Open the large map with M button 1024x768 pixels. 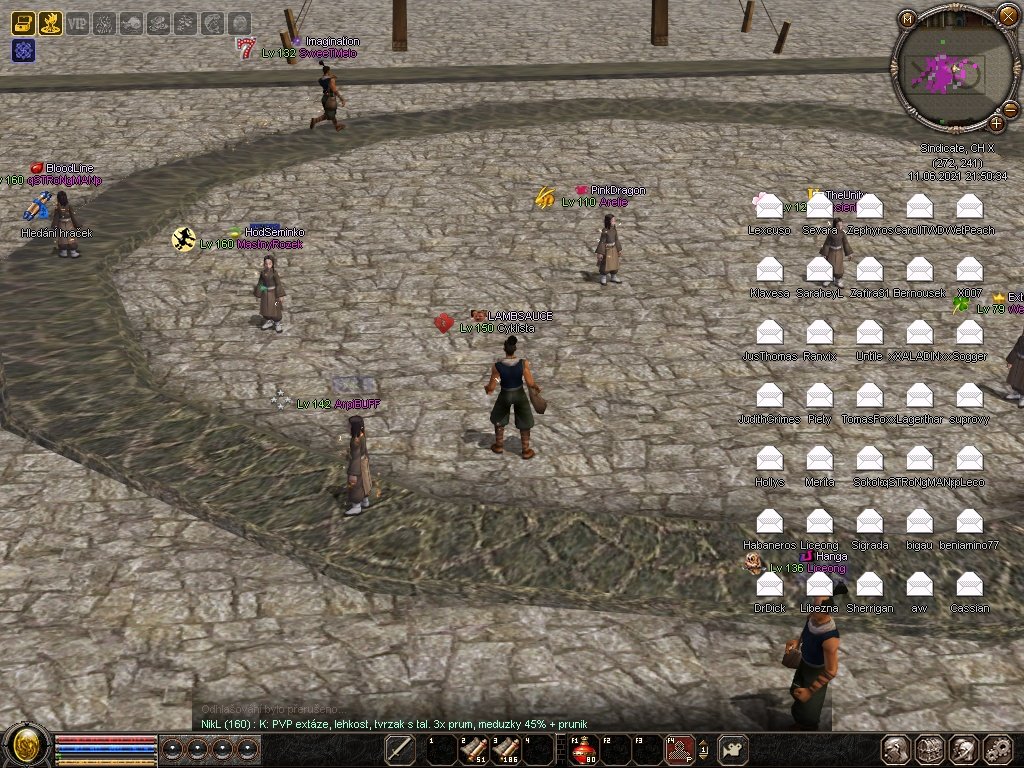point(907,19)
